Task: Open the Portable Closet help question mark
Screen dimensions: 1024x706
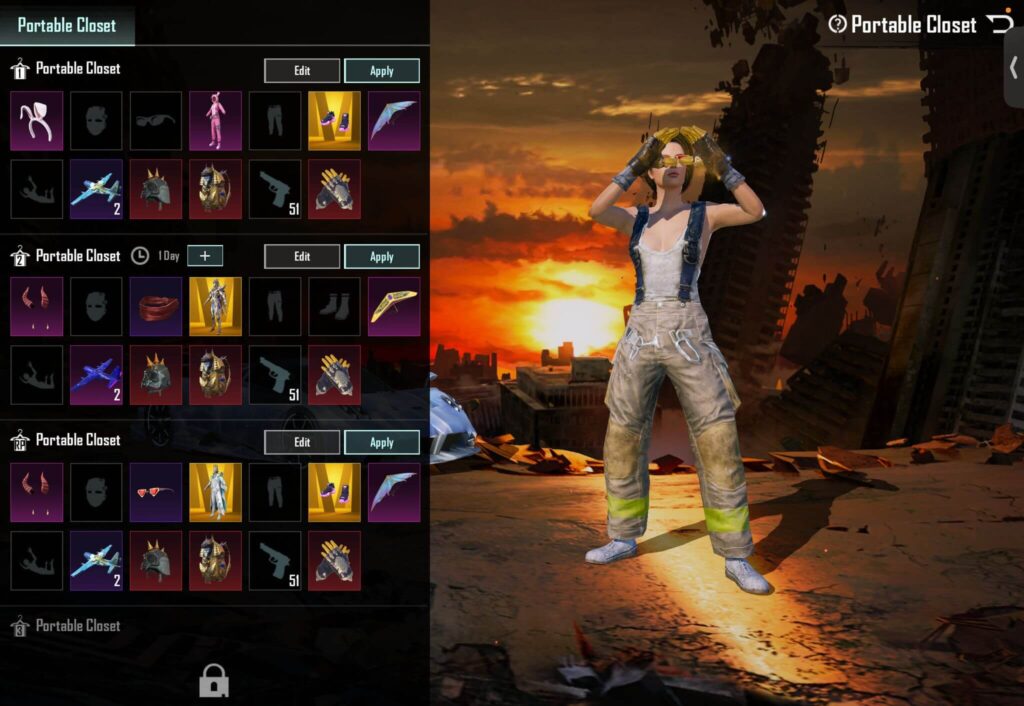Action: pos(837,24)
